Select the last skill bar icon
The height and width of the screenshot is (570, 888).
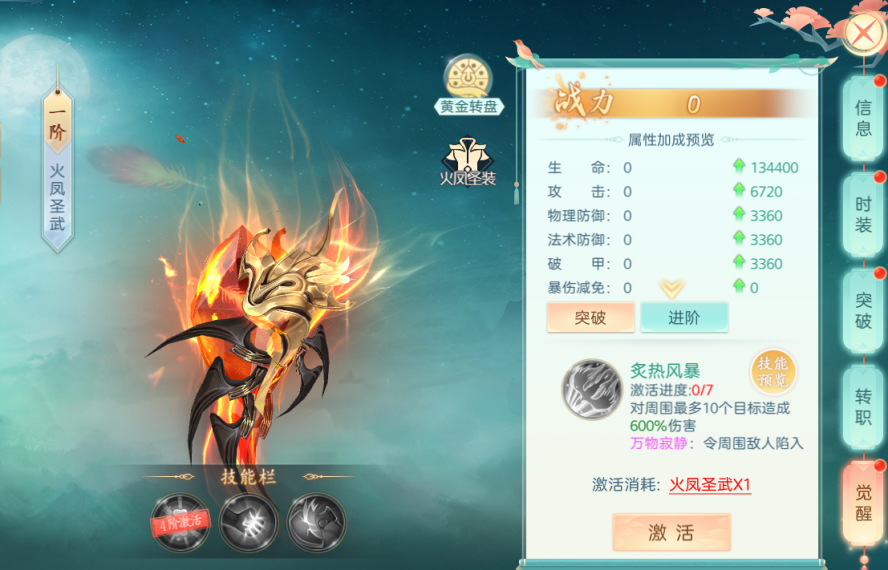coord(316,522)
